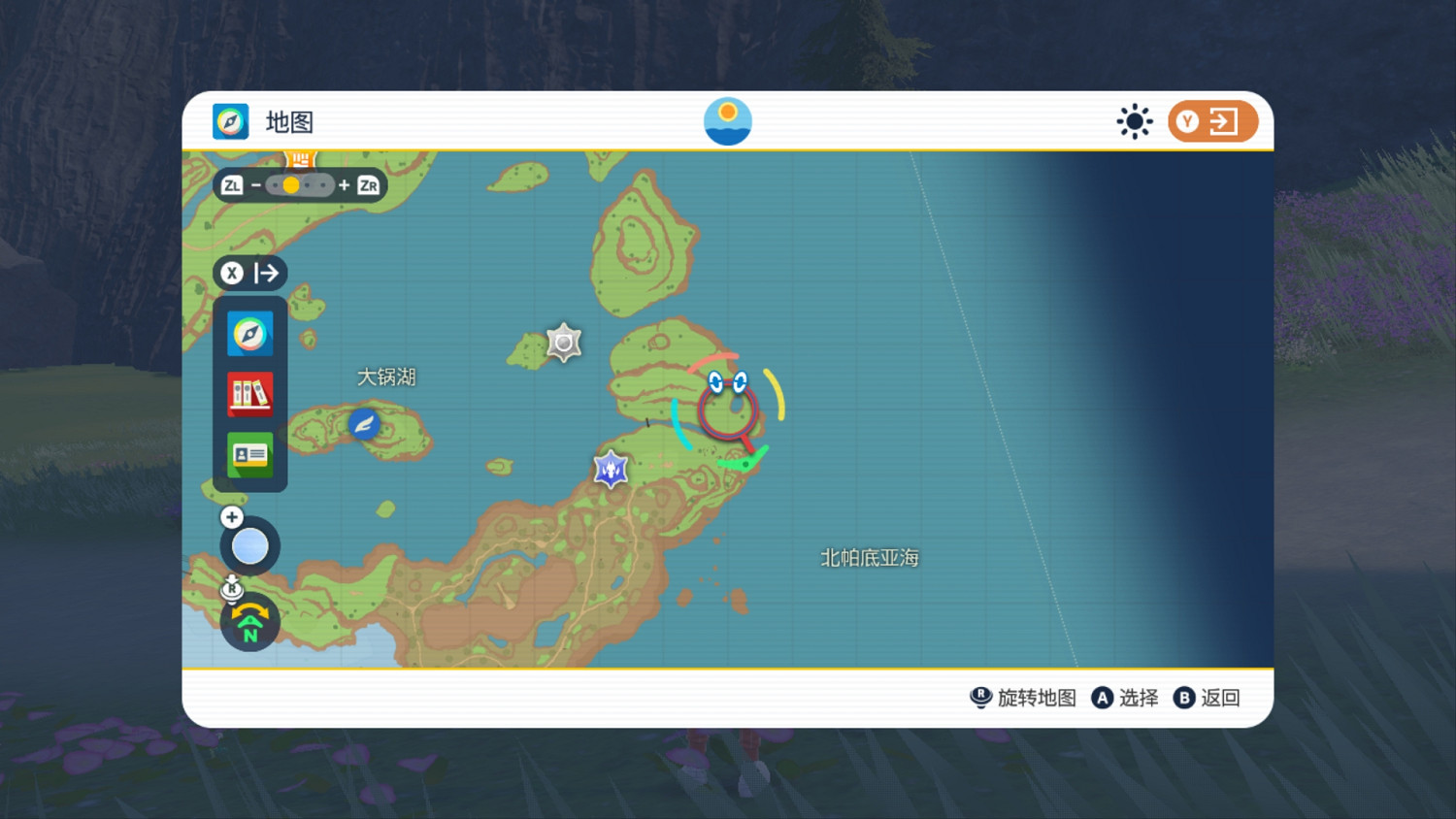
Task: Click the orange exit map button
Action: (x=1212, y=121)
